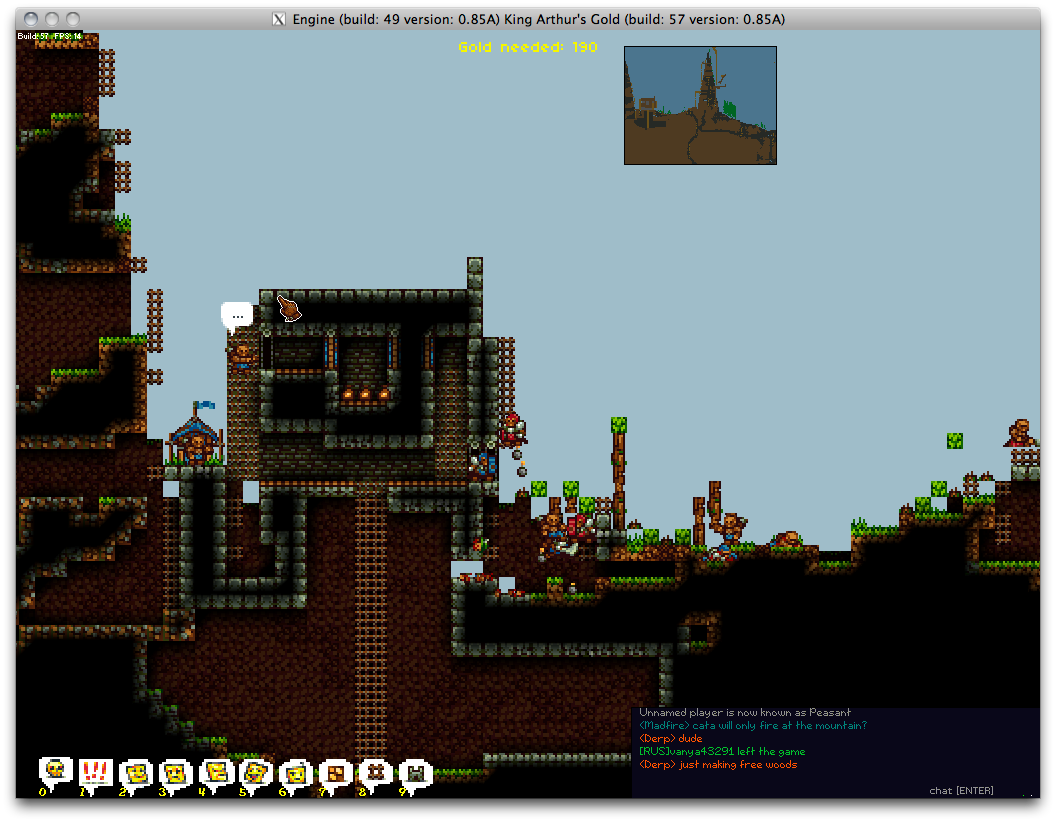Choose the ladder emote bubble
1056x822 pixels.
(x=376, y=771)
